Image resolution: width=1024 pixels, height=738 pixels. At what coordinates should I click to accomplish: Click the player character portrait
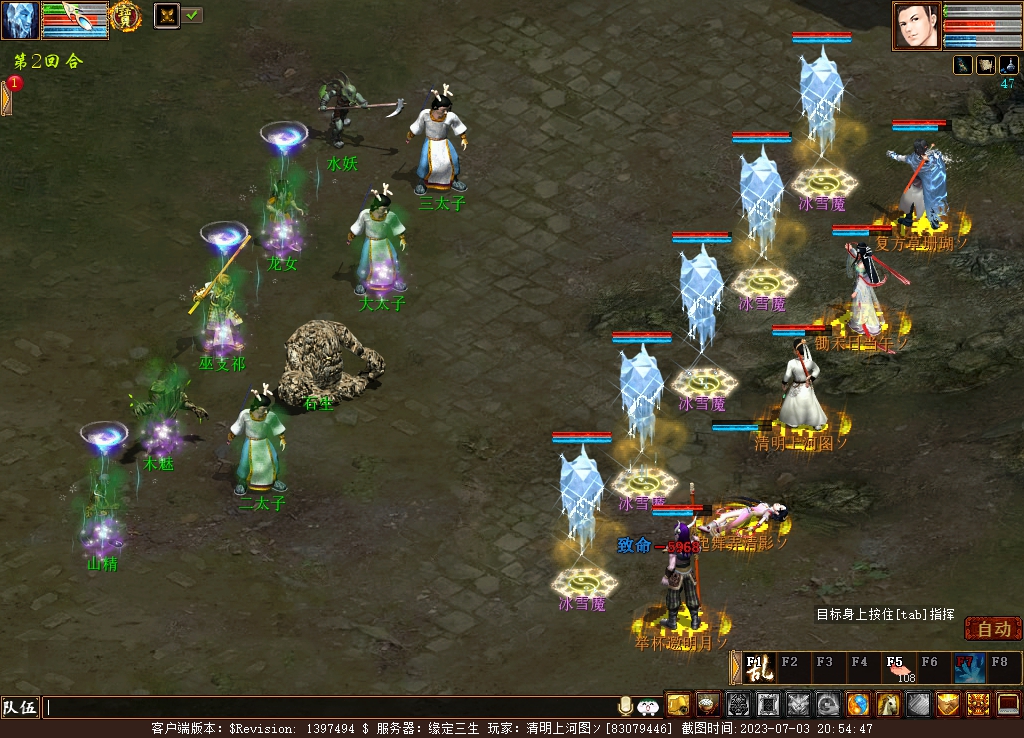click(x=917, y=25)
